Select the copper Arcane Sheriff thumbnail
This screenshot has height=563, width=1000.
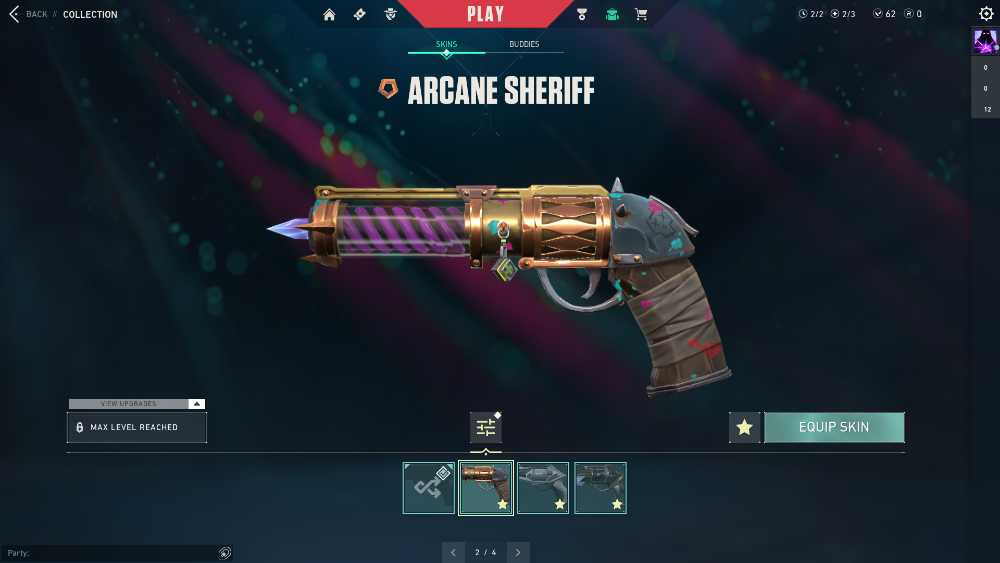(486, 488)
